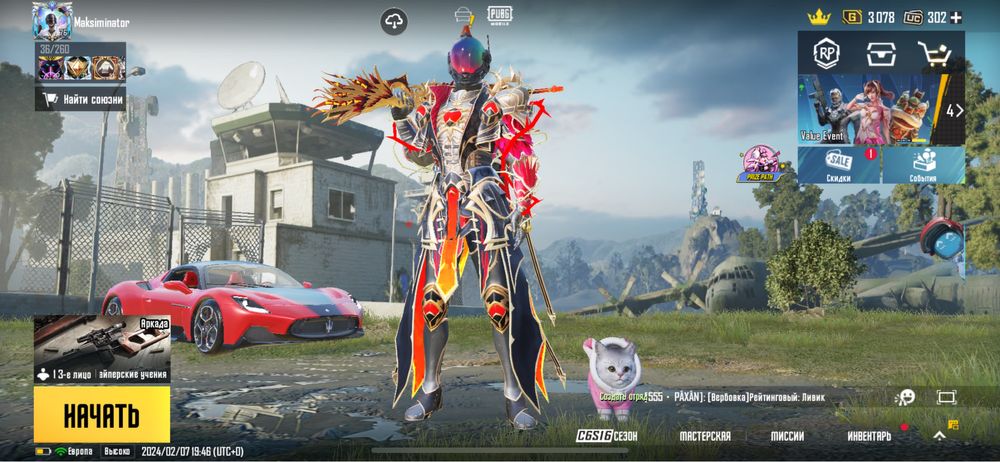Start the match with the НАЧАТЬ button
The image size is (1000, 462).
101,414
